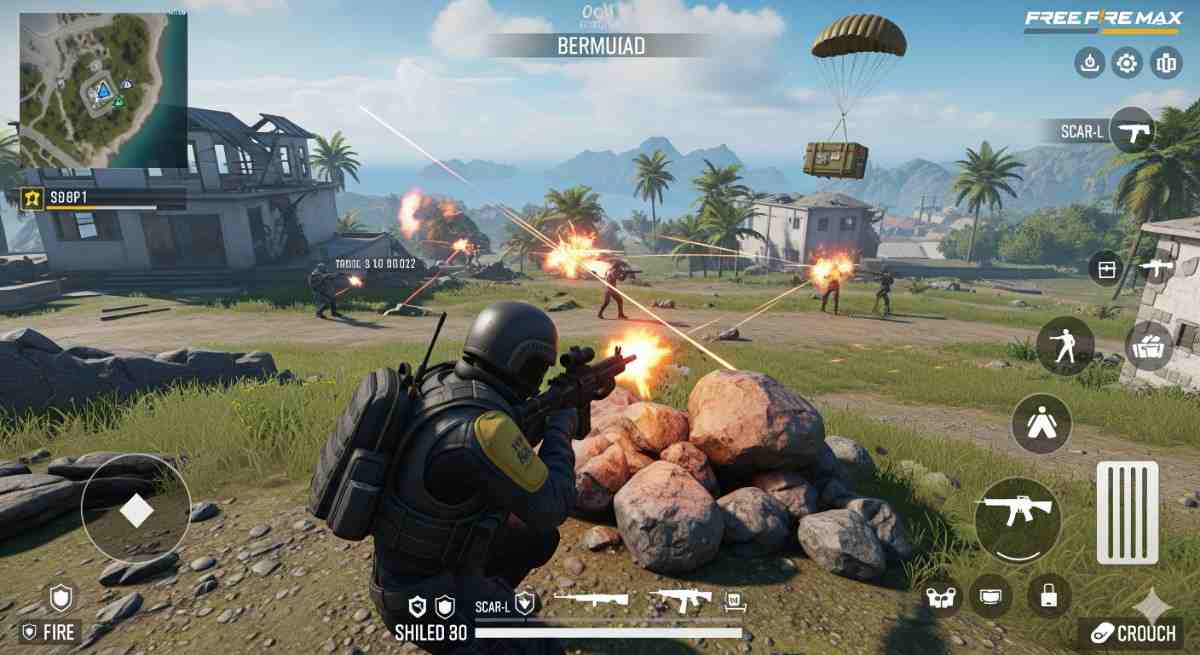This screenshot has height=655, width=1200.
Task: Select the long rifle in weapon bar
Action: pyautogui.click(x=591, y=600)
